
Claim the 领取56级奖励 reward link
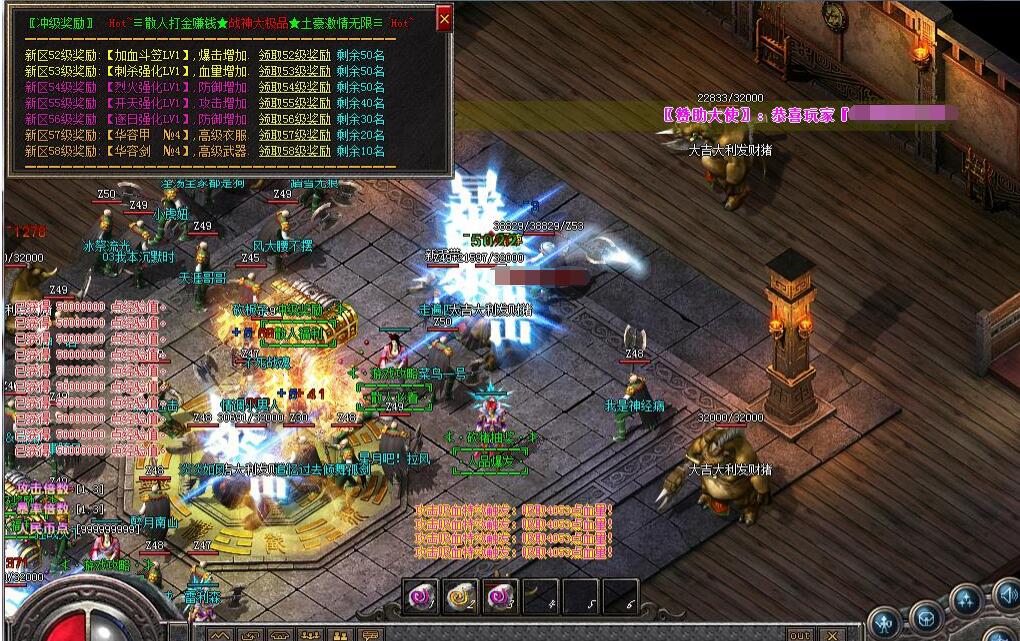tap(294, 119)
